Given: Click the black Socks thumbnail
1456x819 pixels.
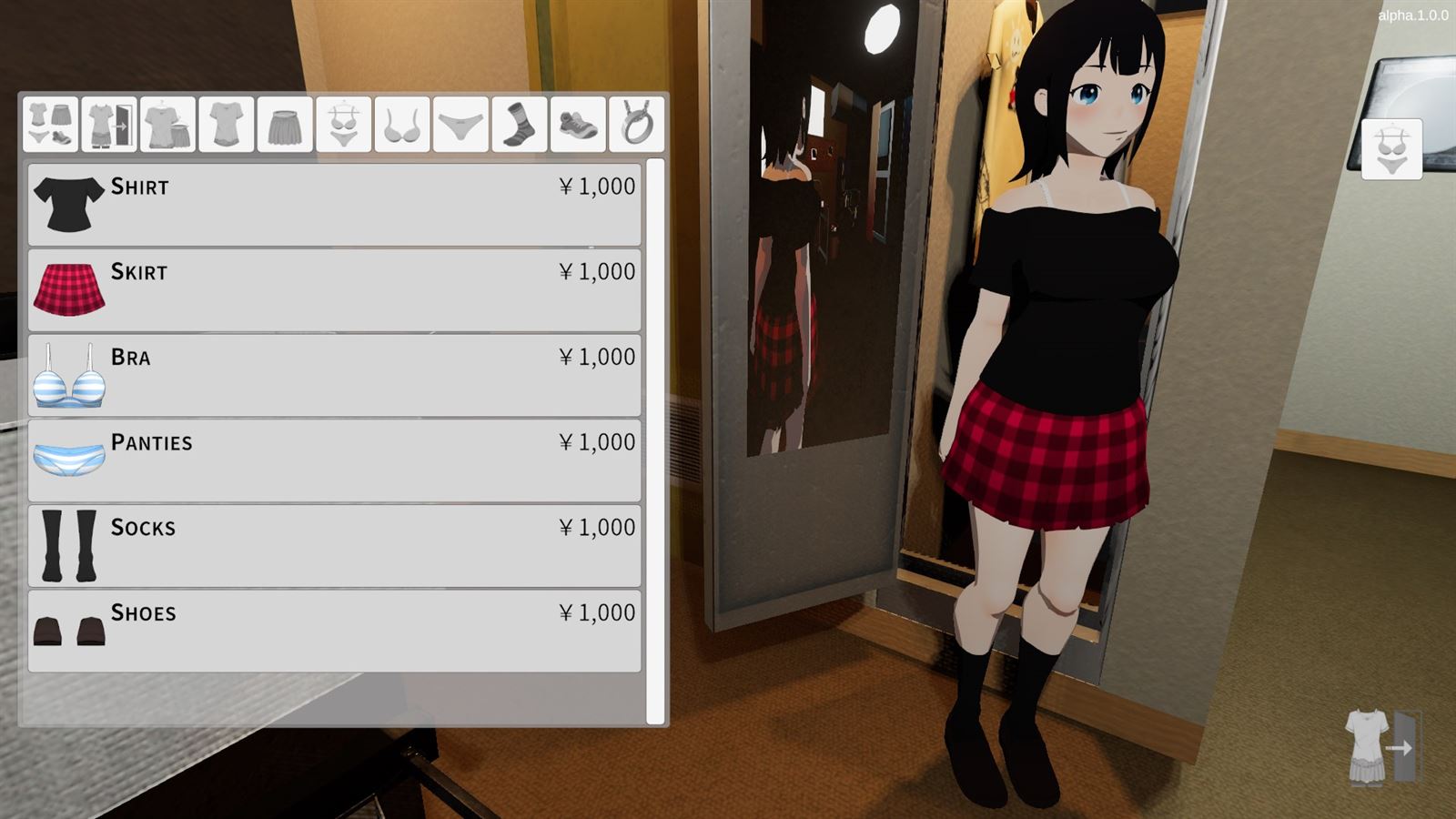Looking at the screenshot, I should (68, 543).
